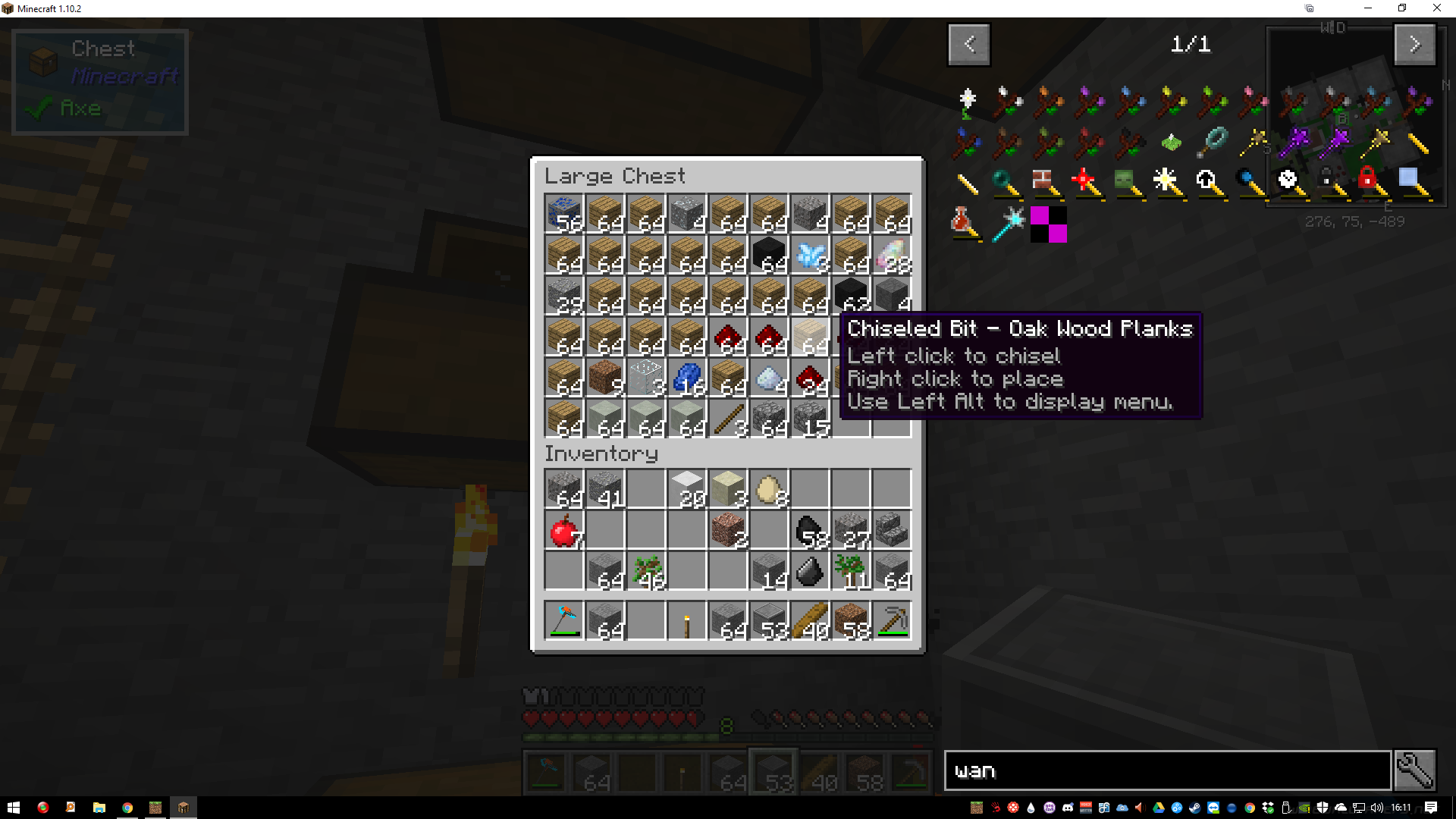Select the magenta-black missing texture item
Image resolution: width=1456 pixels, height=819 pixels.
coord(1049,224)
